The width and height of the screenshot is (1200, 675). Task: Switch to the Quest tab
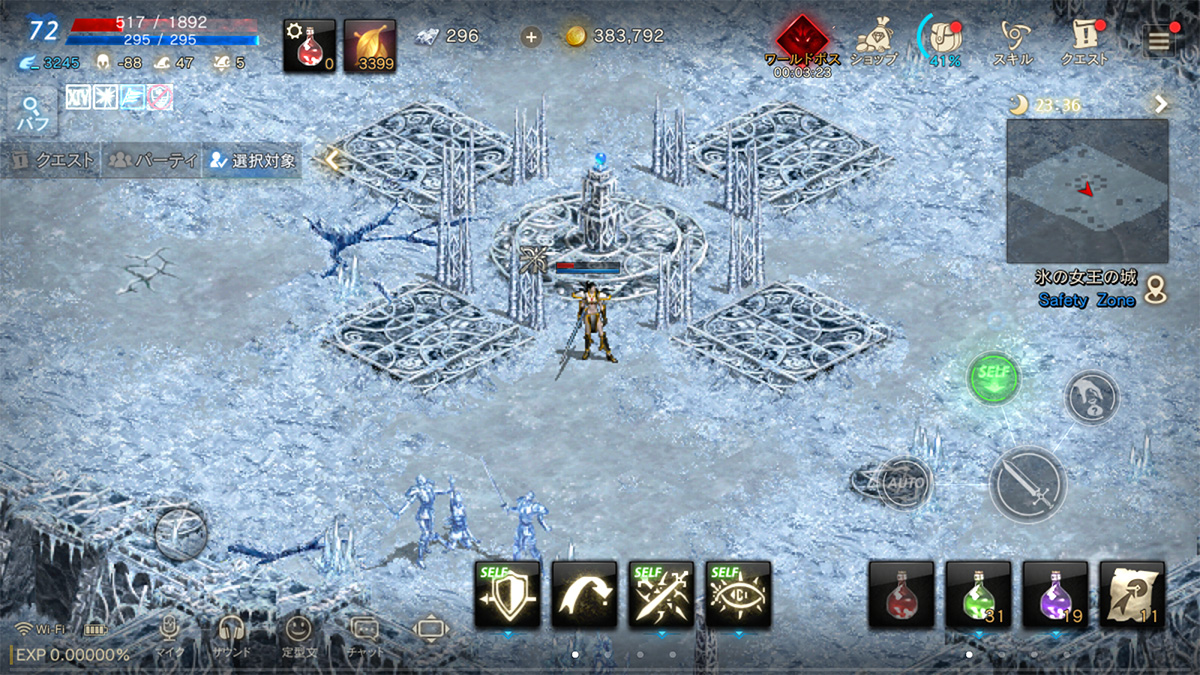(x=53, y=160)
